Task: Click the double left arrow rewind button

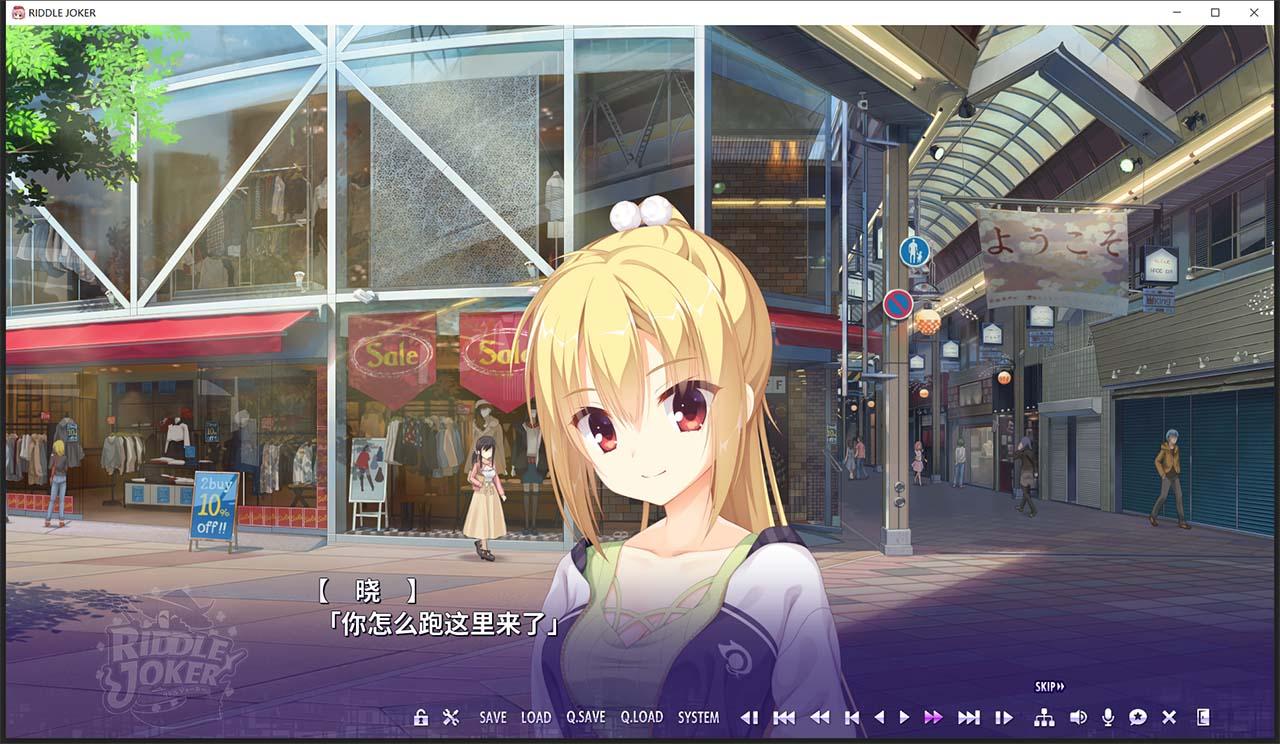Action: pyautogui.click(x=819, y=717)
